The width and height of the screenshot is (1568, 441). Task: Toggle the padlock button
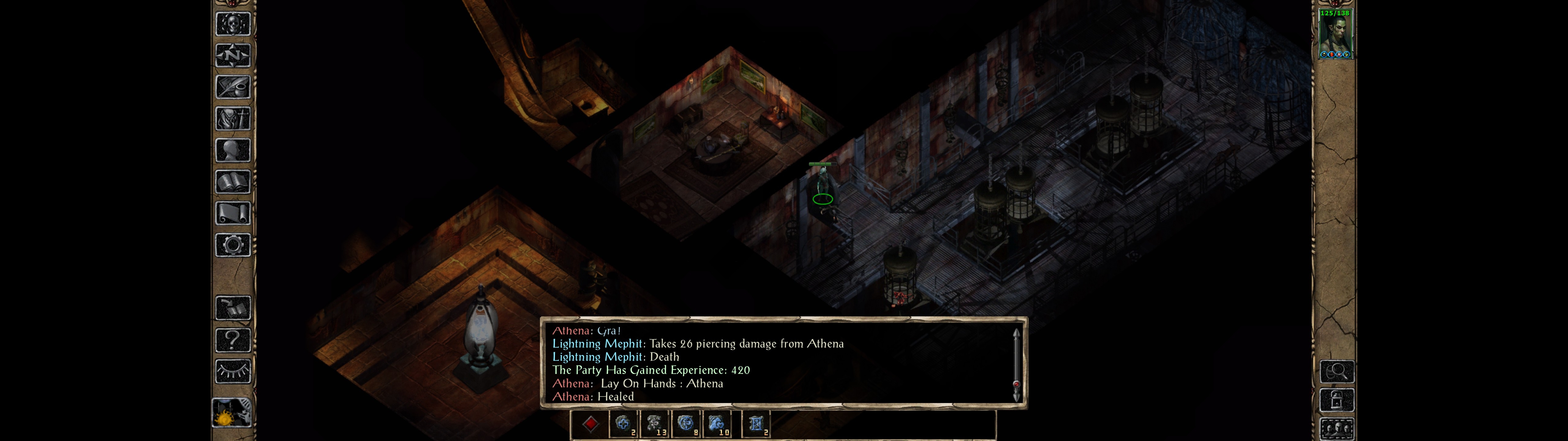(x=1337, y=400)
